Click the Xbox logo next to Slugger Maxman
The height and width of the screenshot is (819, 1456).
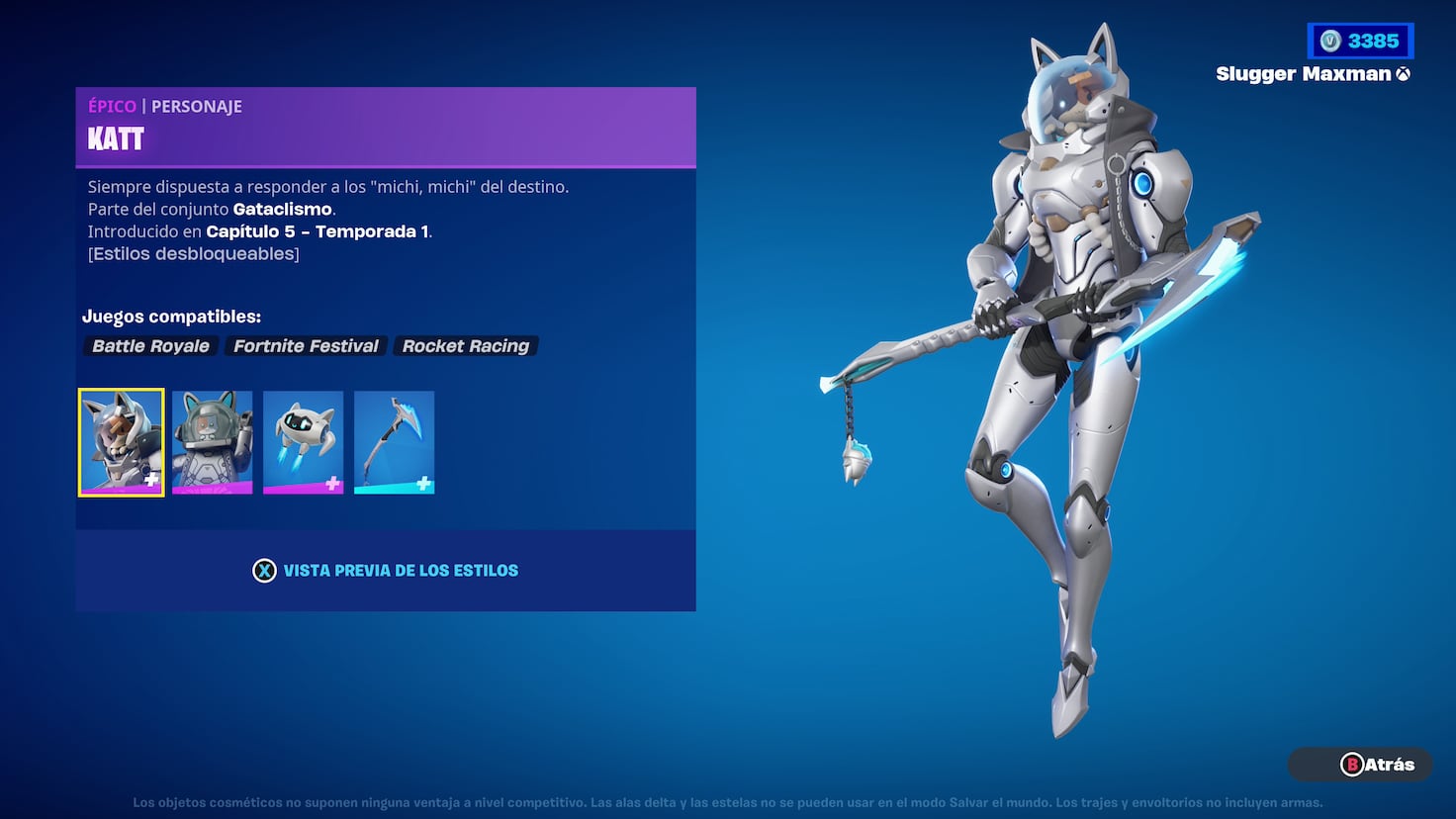click(1404, 73)
